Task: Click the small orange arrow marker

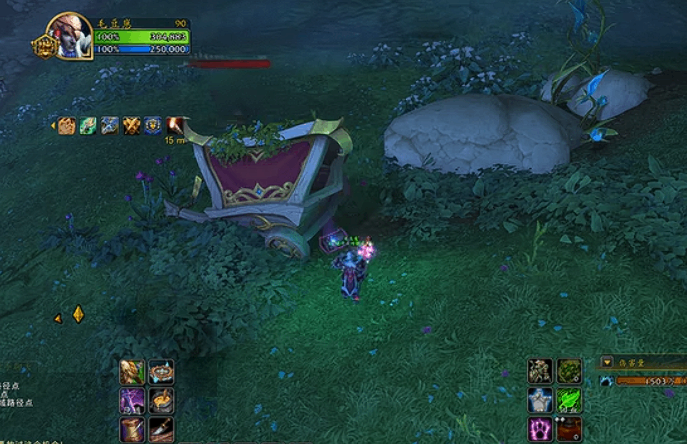Action: tap(58, 318)
